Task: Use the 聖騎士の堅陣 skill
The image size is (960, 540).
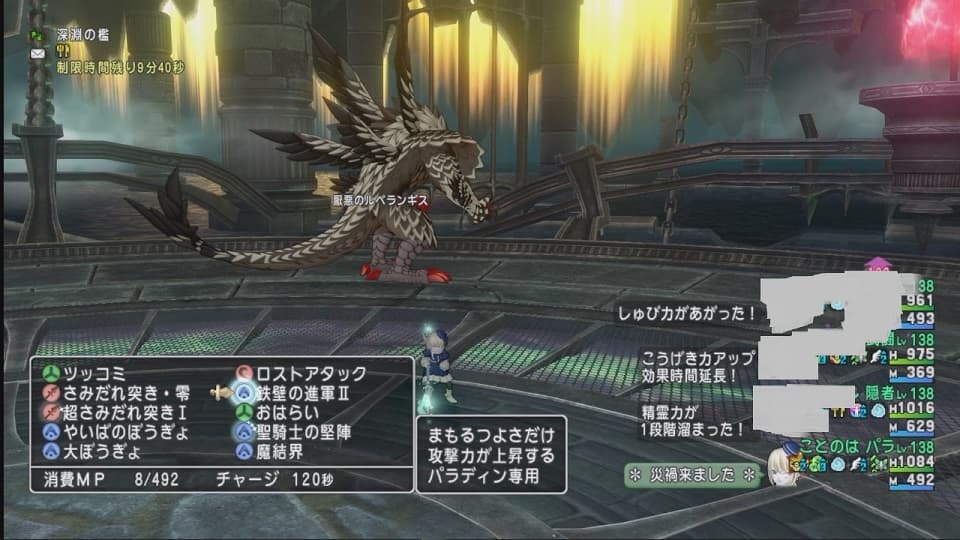Action: pyautogui.click(x=303, y=432)
